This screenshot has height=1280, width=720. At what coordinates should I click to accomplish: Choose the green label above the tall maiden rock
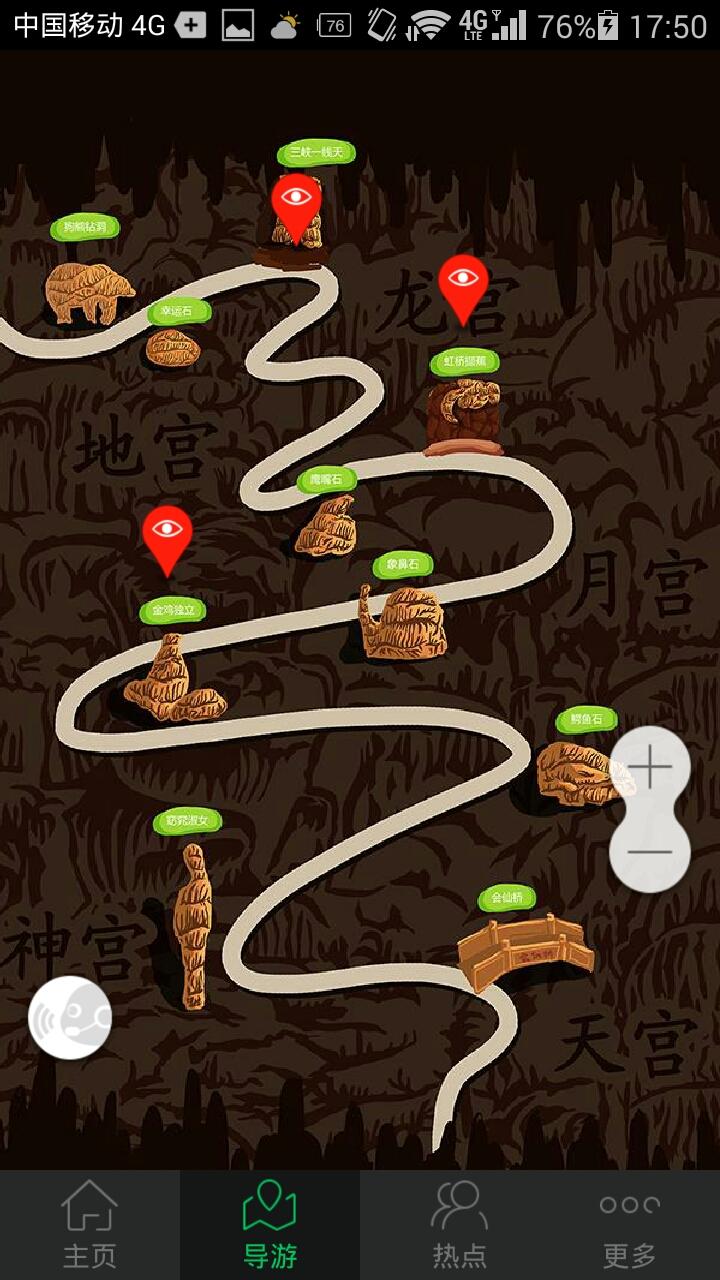[x=187, y=821]
